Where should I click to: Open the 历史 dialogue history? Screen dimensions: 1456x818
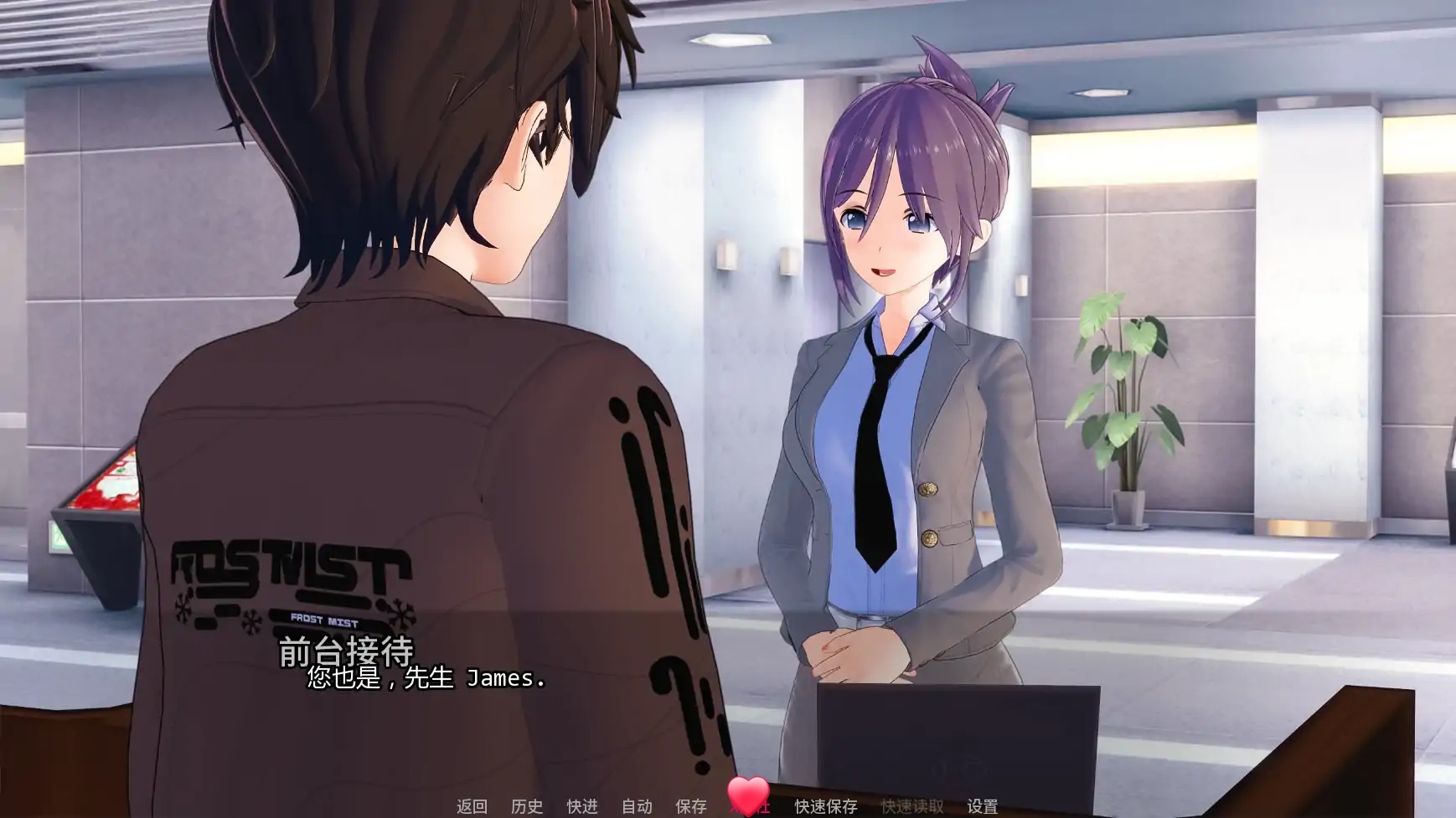click(x=528, y=805)
